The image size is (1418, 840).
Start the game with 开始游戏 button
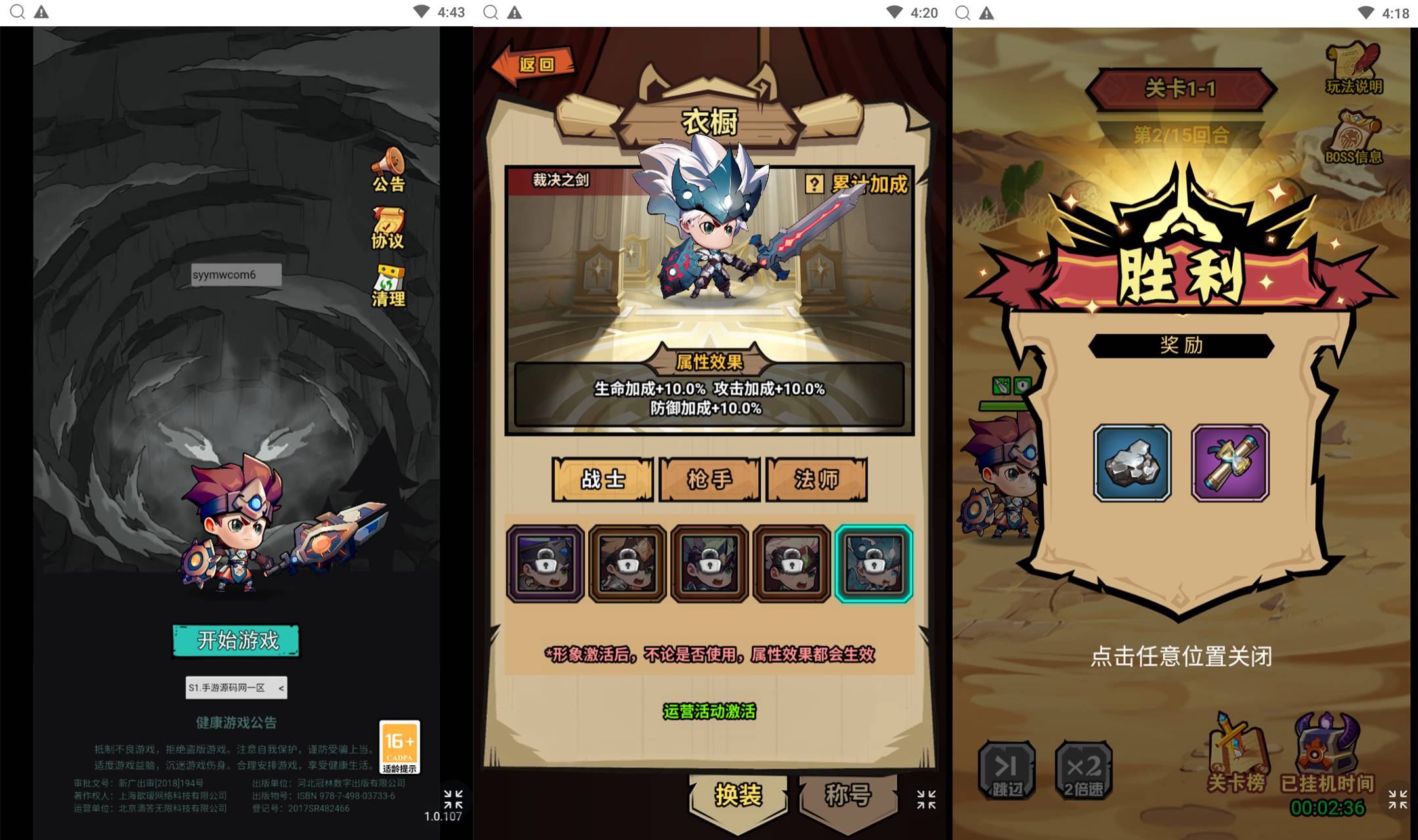pyautogui.click(x=236, y=640)
